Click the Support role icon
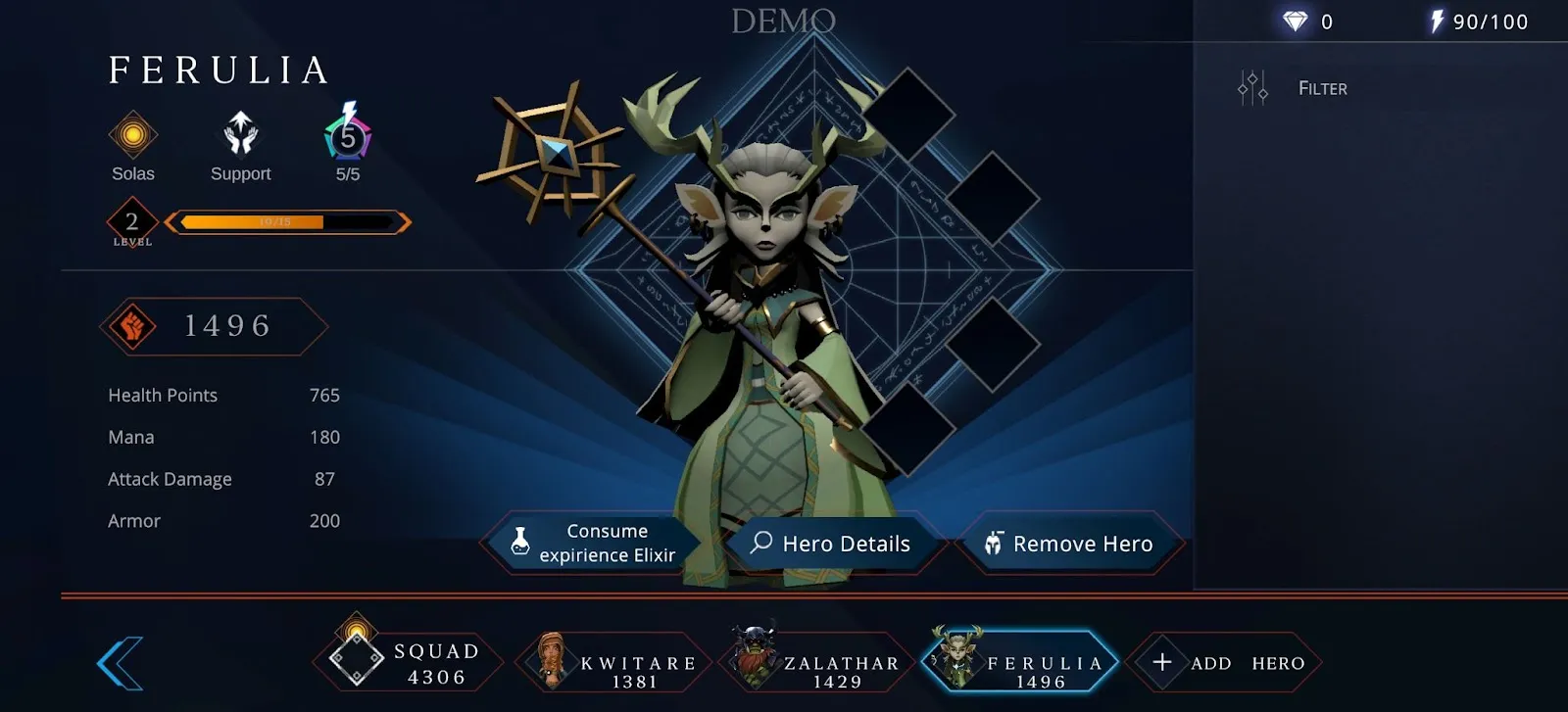The width and height of the screenshot is (1568, 712). point(239,137)
